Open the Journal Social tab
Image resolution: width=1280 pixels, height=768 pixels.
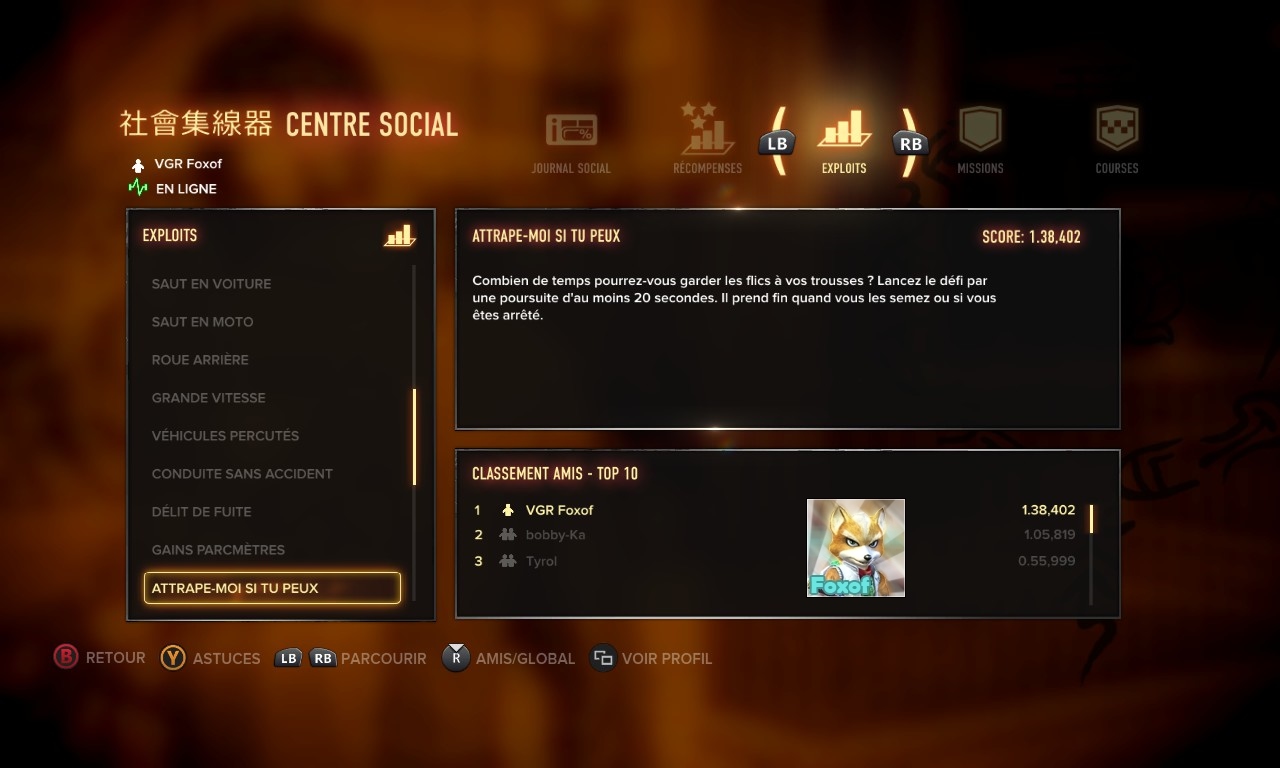coord(571,143)
